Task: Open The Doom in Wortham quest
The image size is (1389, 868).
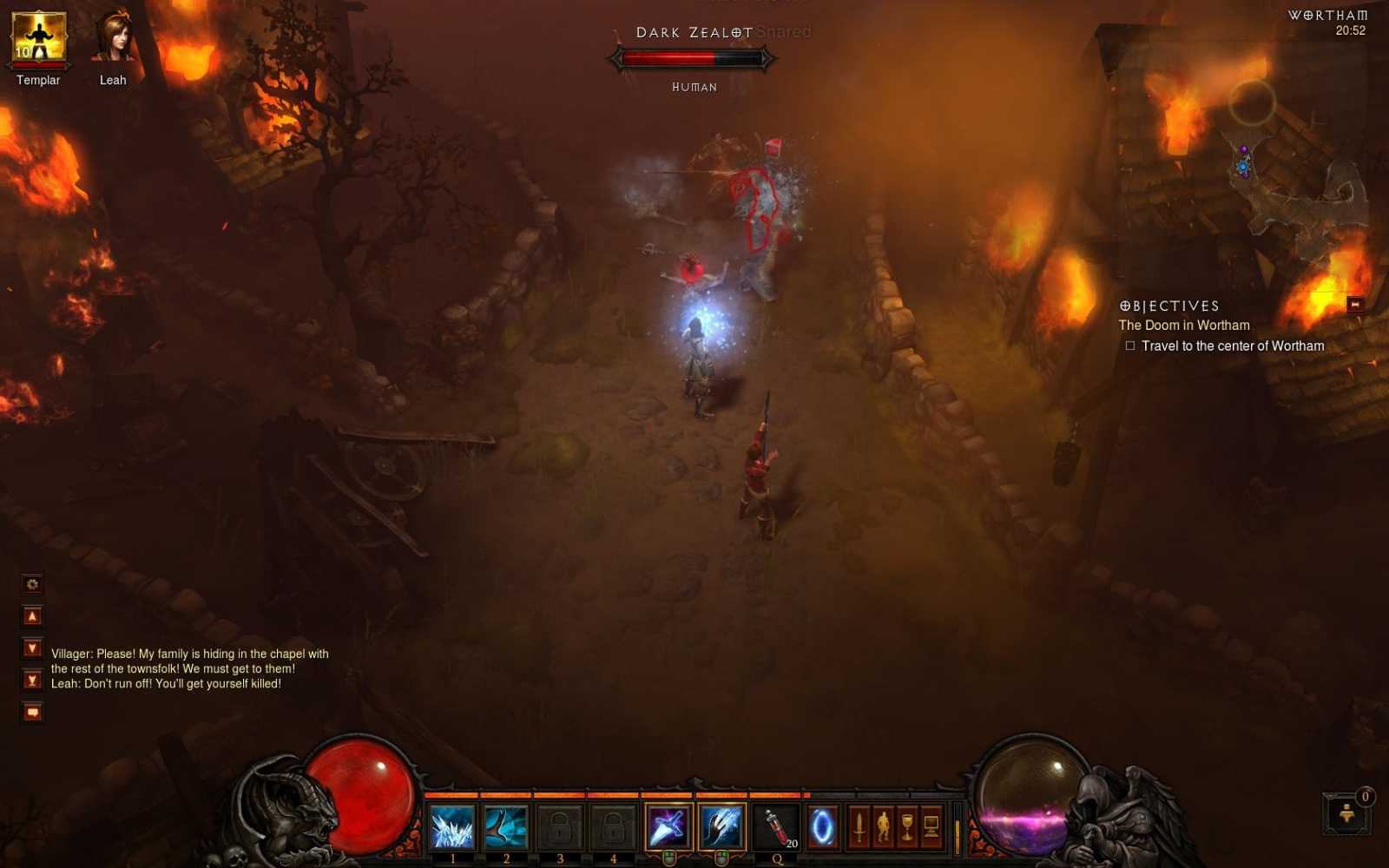Action: tap(1184, 325)
